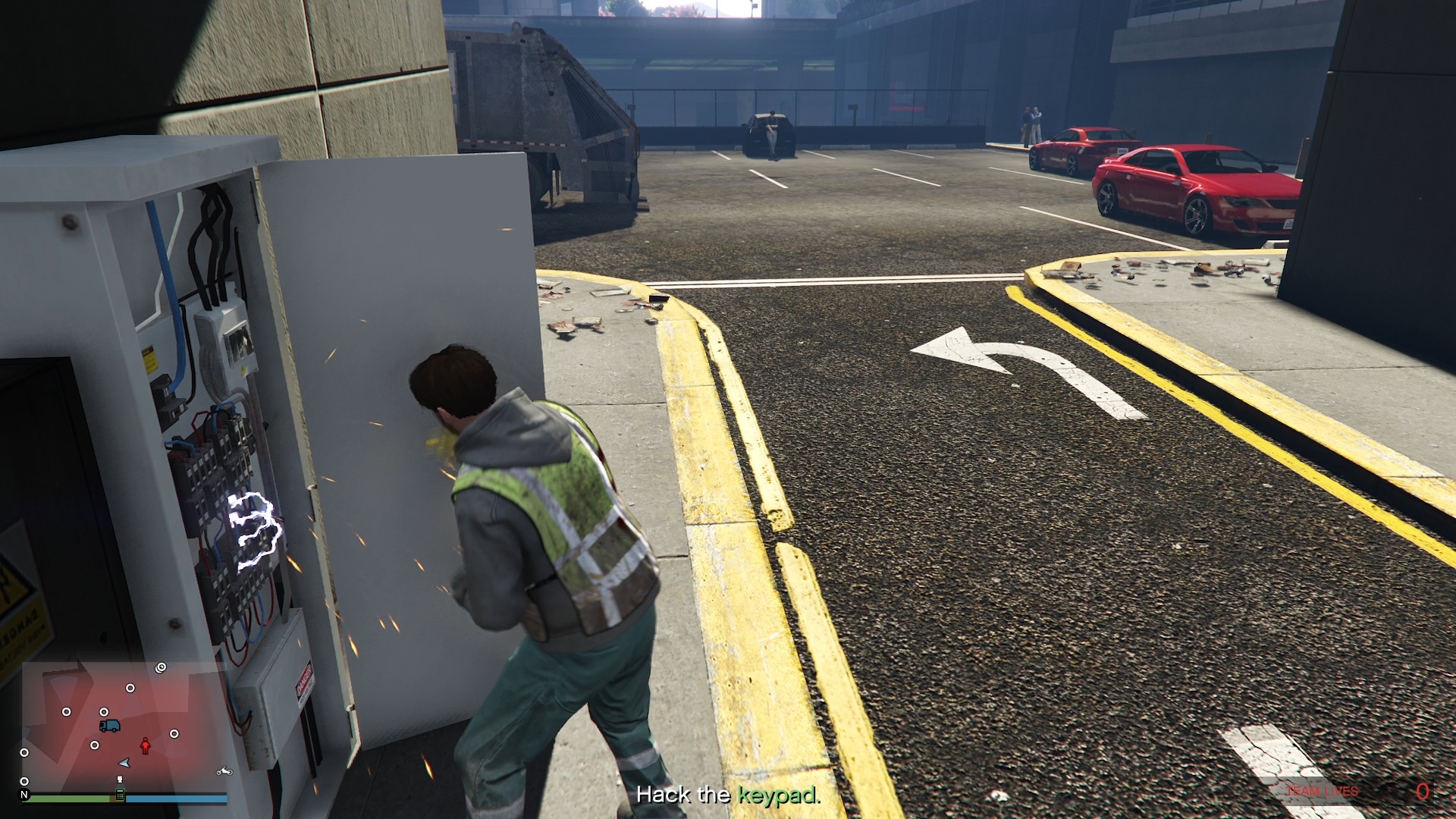Click the motorcycle blip on the minimap edge
This screenshot has width=1456, height=819.
pos(224,772)
